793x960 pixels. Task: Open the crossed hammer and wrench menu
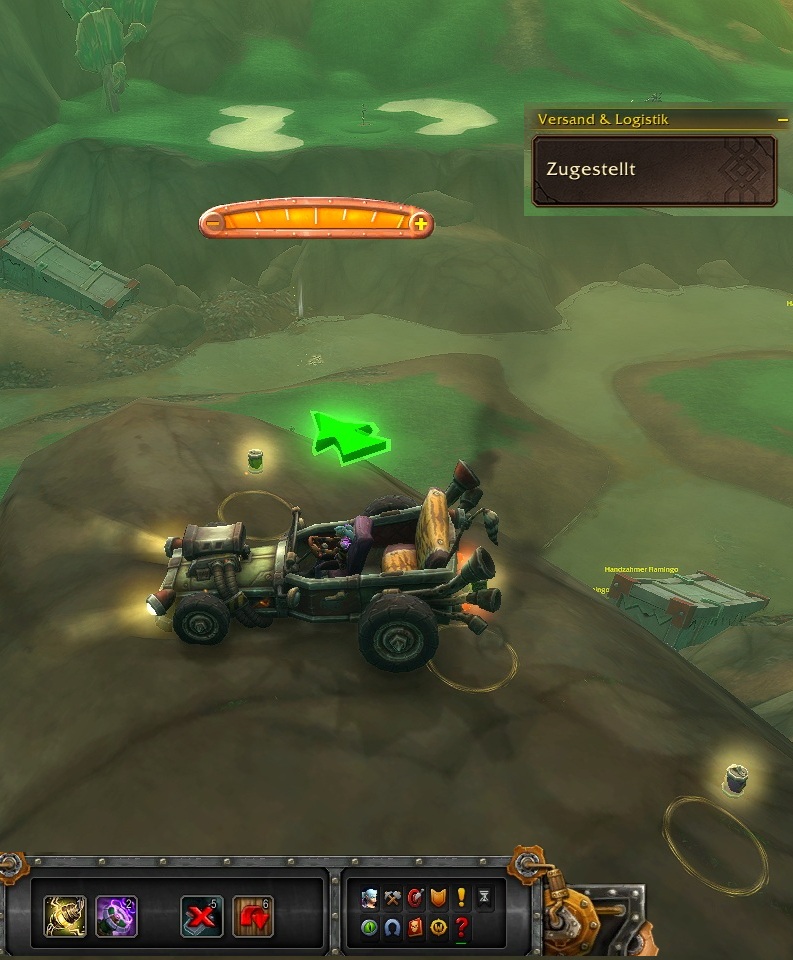click(x=393, y=898)
